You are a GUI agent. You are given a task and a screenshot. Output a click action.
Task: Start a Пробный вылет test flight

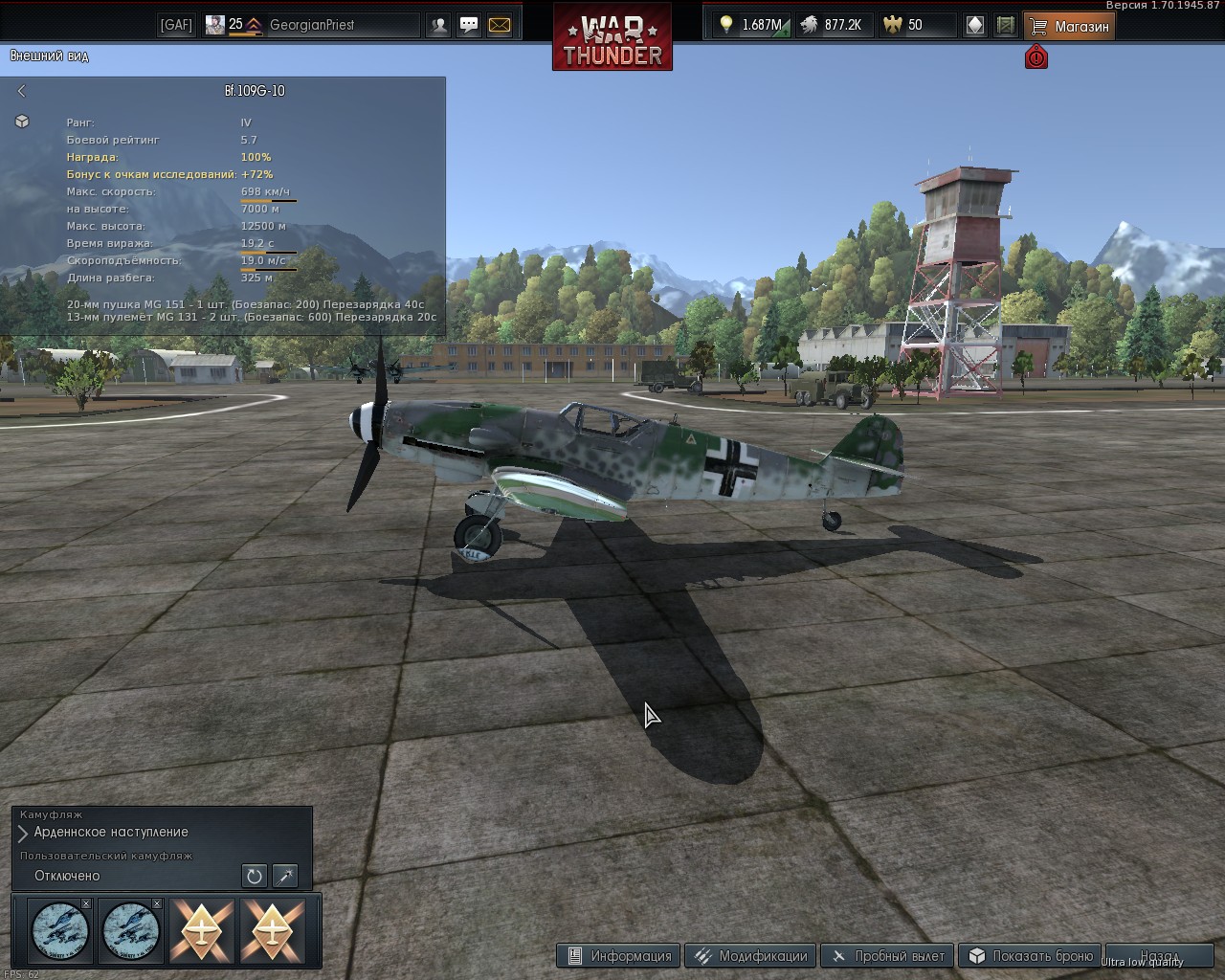(x=887, y=955)
